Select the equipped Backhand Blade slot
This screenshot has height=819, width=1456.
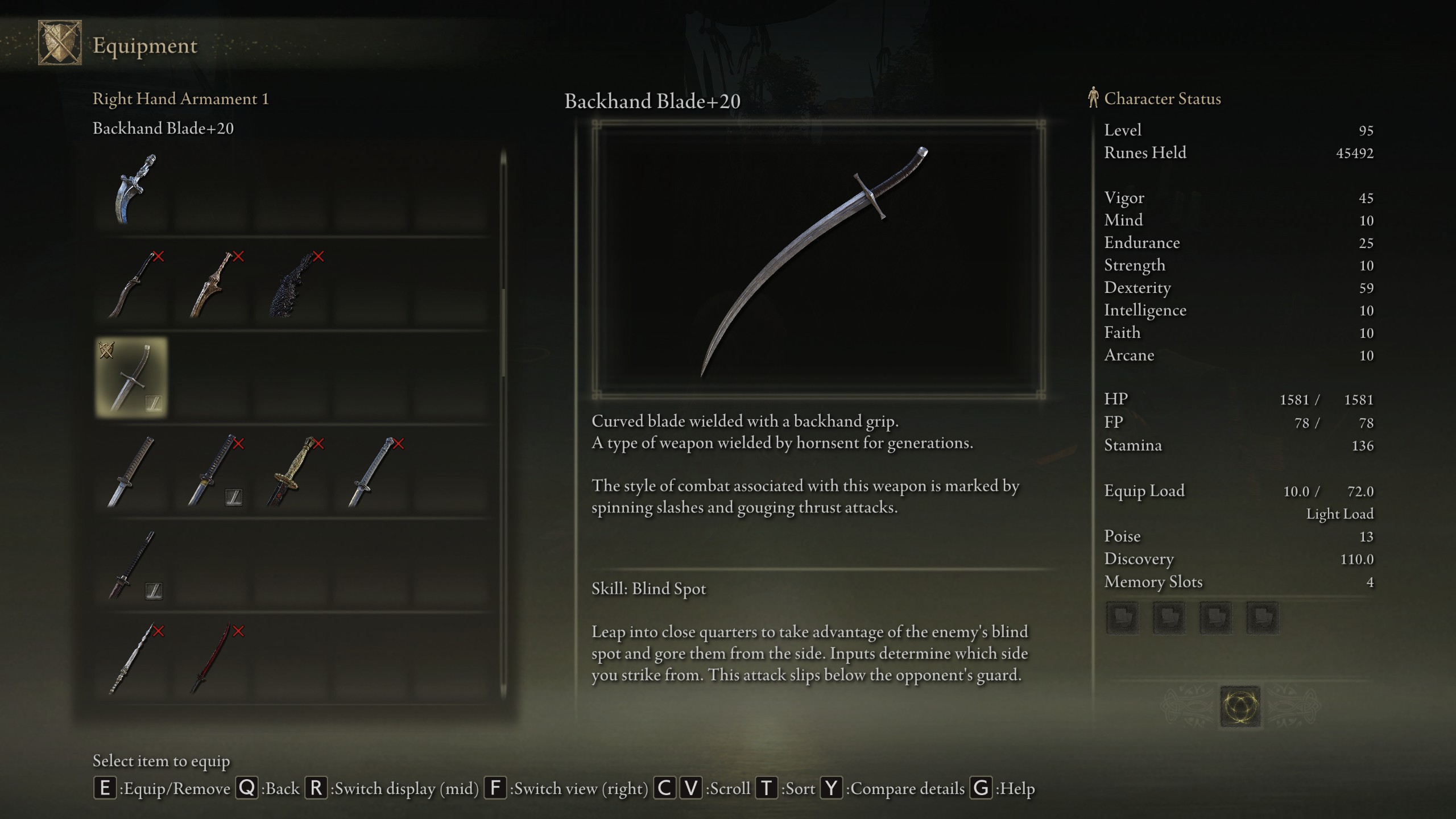[x=131, y=378]
